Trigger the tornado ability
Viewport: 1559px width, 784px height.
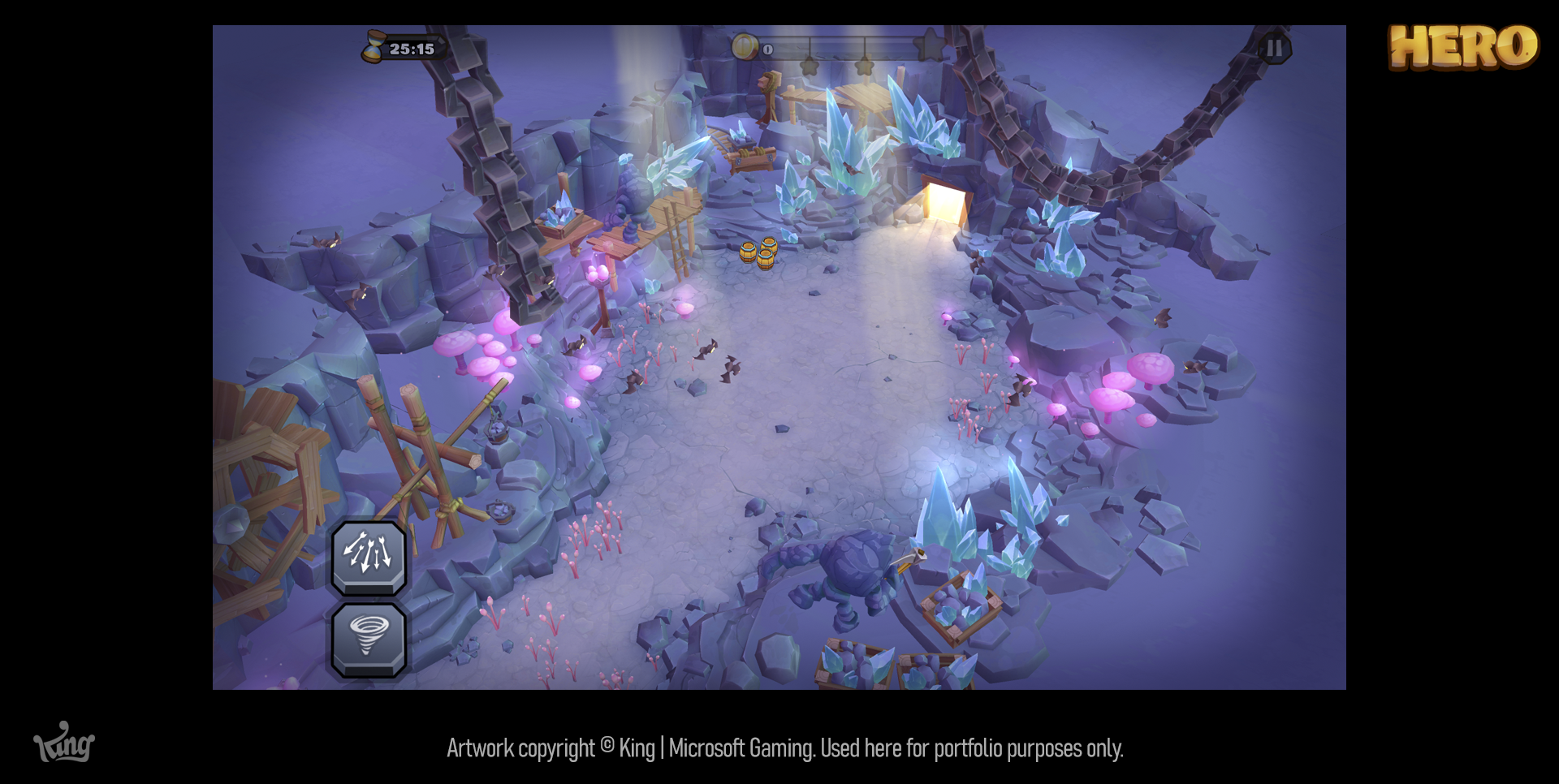pyautogui.click(x=369, y=638)
